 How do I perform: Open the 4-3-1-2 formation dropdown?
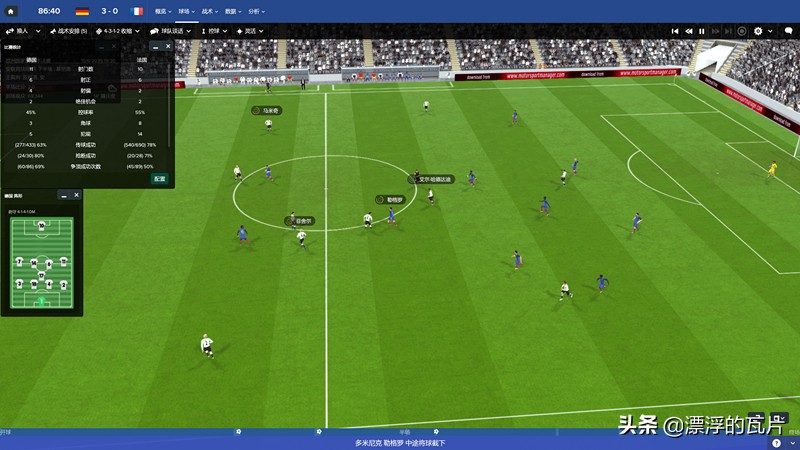(x=116, y=31)
